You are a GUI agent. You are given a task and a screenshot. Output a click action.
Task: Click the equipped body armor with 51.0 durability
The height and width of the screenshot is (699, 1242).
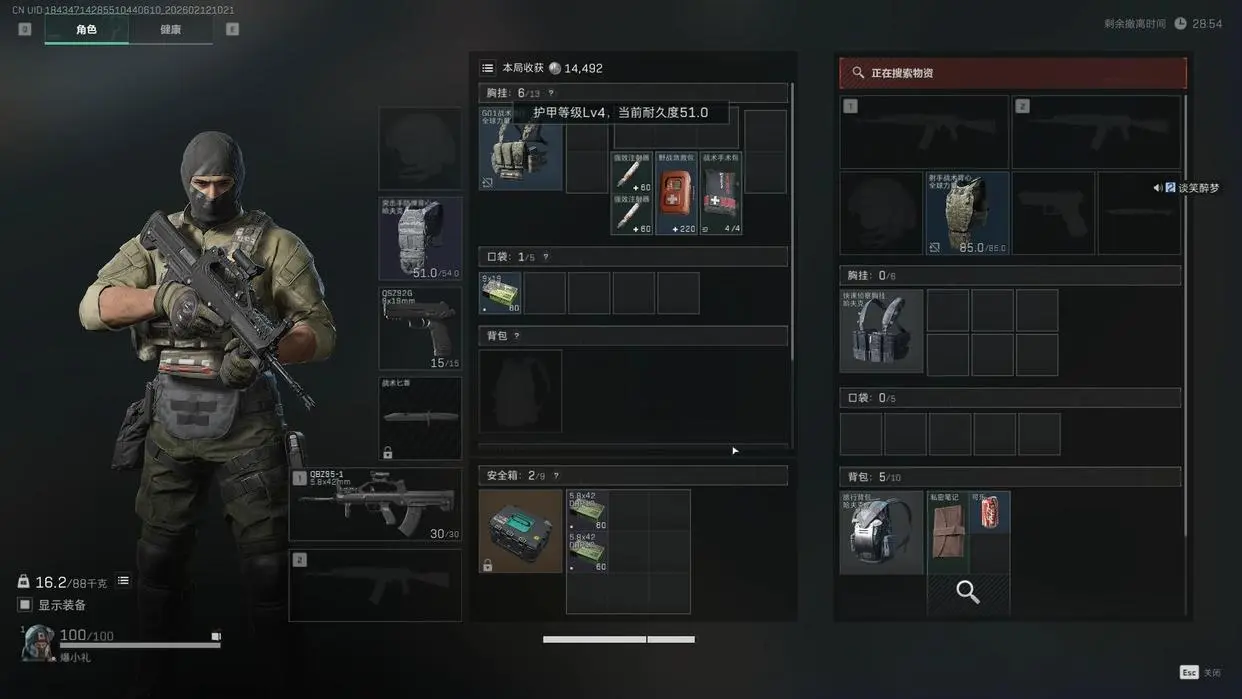pyautogui.click(x=420, y=239)
